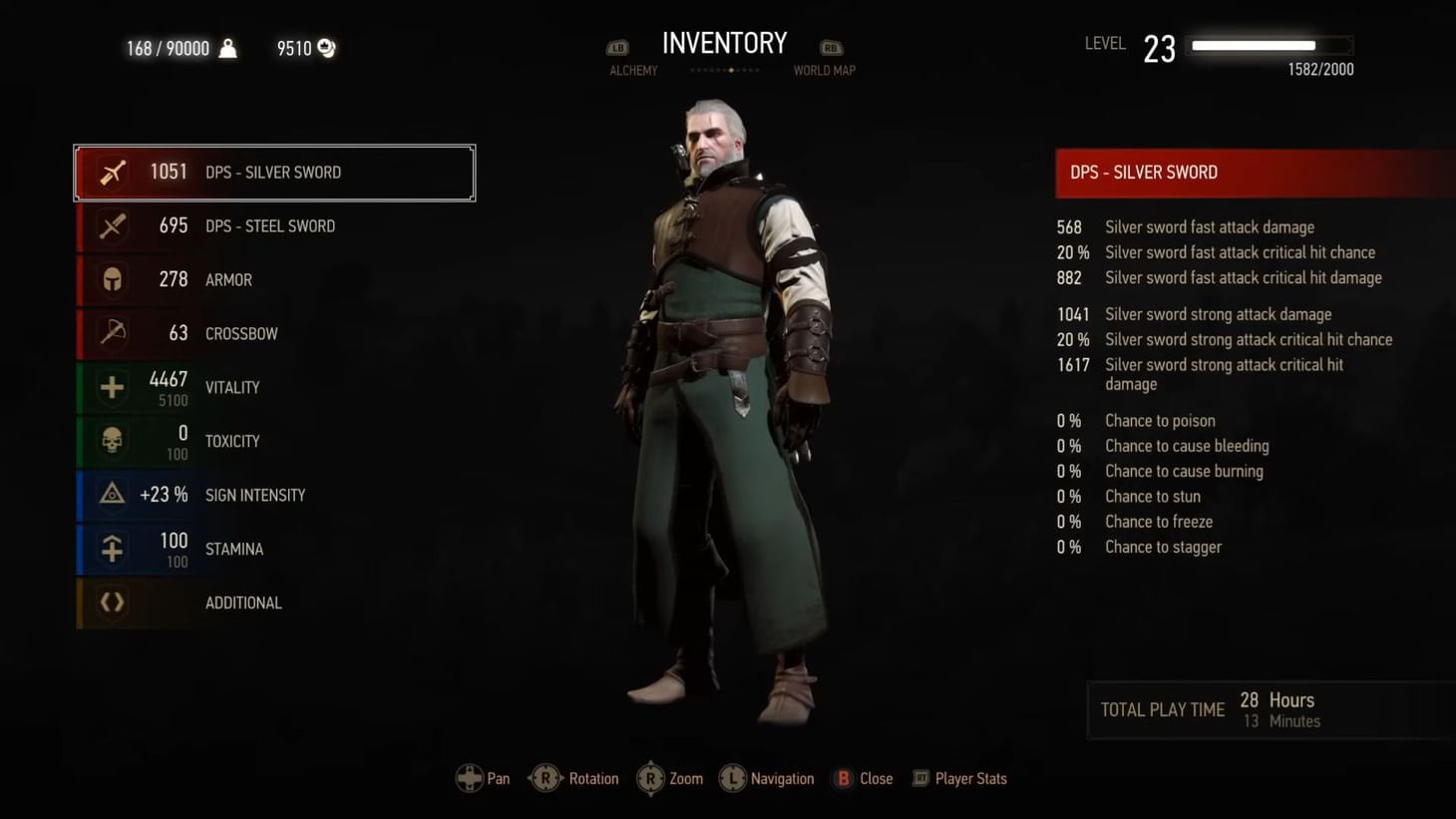Viewport: 1456px width, 819px height.
Task: Click the Crossbow stat icon
Action: [112, 333]
